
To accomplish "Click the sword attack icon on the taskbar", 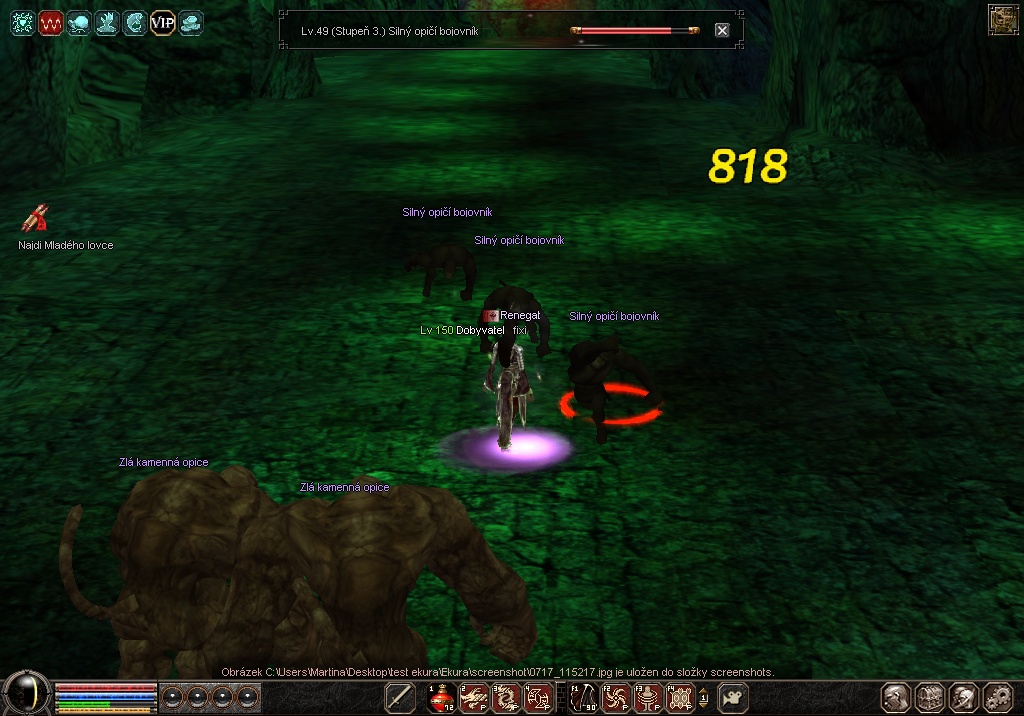I will tap(400, 698).
